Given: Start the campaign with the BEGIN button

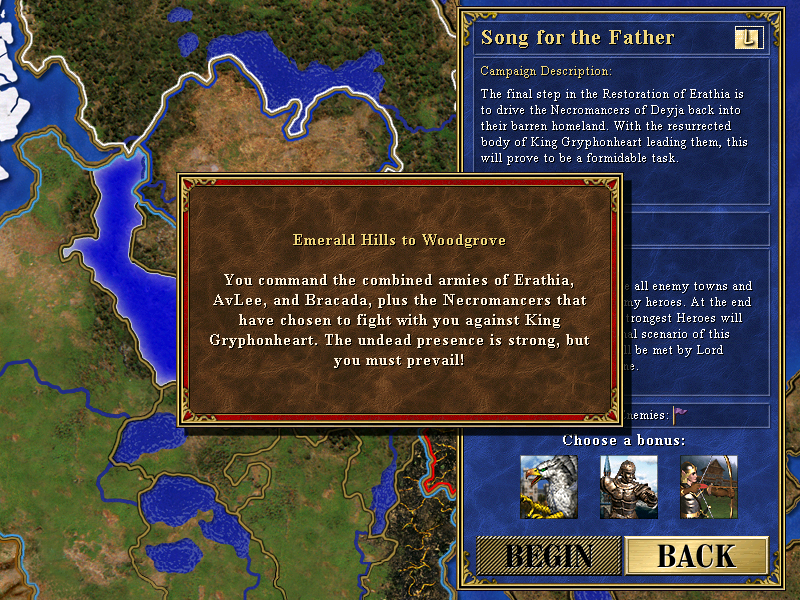Looking at the screenshot, I should [x=548, y=557].
